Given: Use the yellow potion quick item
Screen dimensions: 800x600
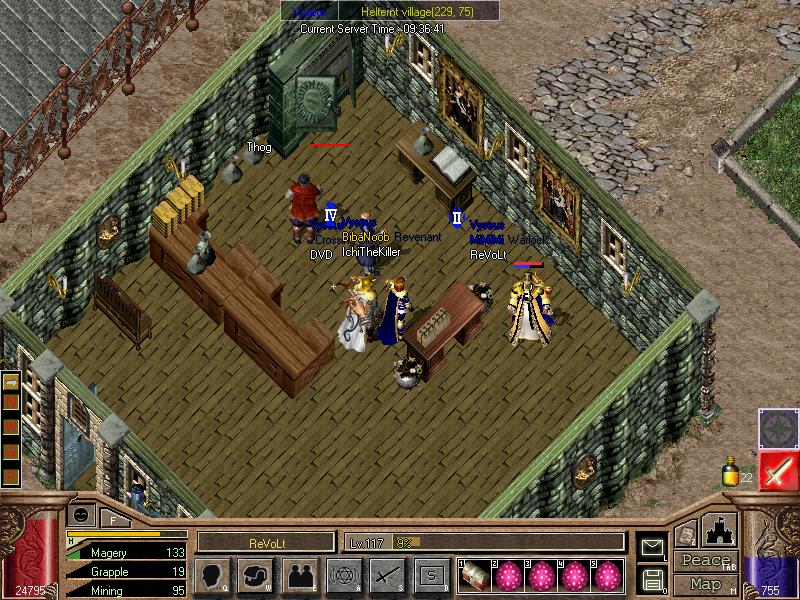Looking at the screenshot, I should [731, 470].
